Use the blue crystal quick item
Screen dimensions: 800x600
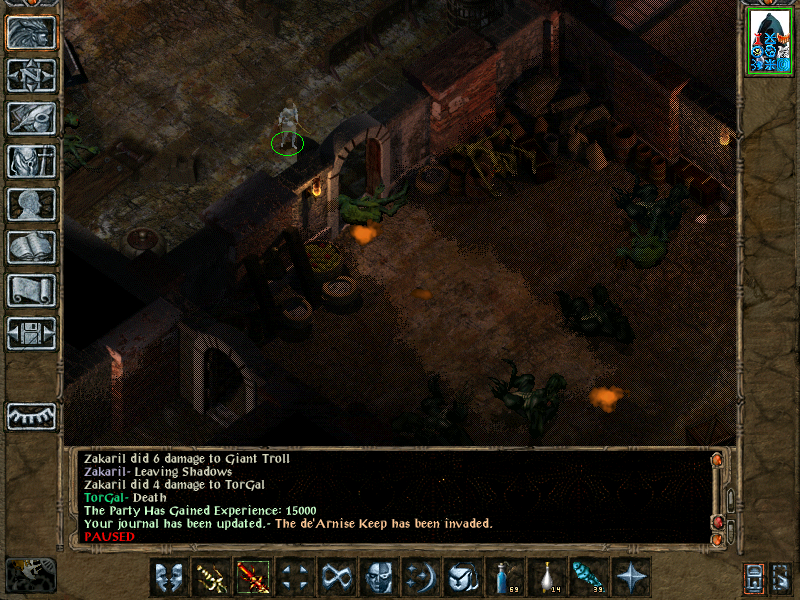pyautogui.click(x=589, y=577)
